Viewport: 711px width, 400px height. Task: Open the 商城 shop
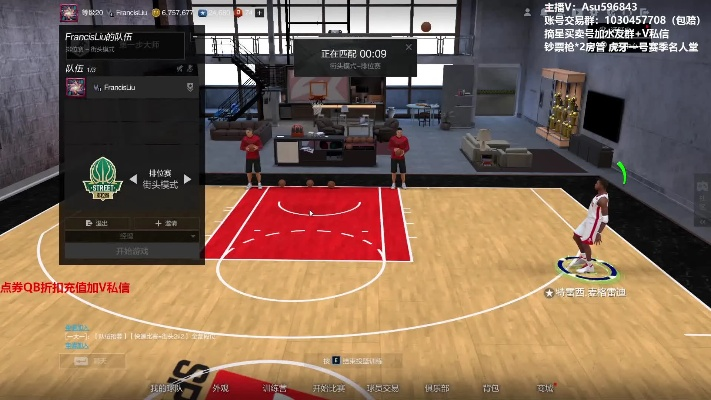coord(545,388)
